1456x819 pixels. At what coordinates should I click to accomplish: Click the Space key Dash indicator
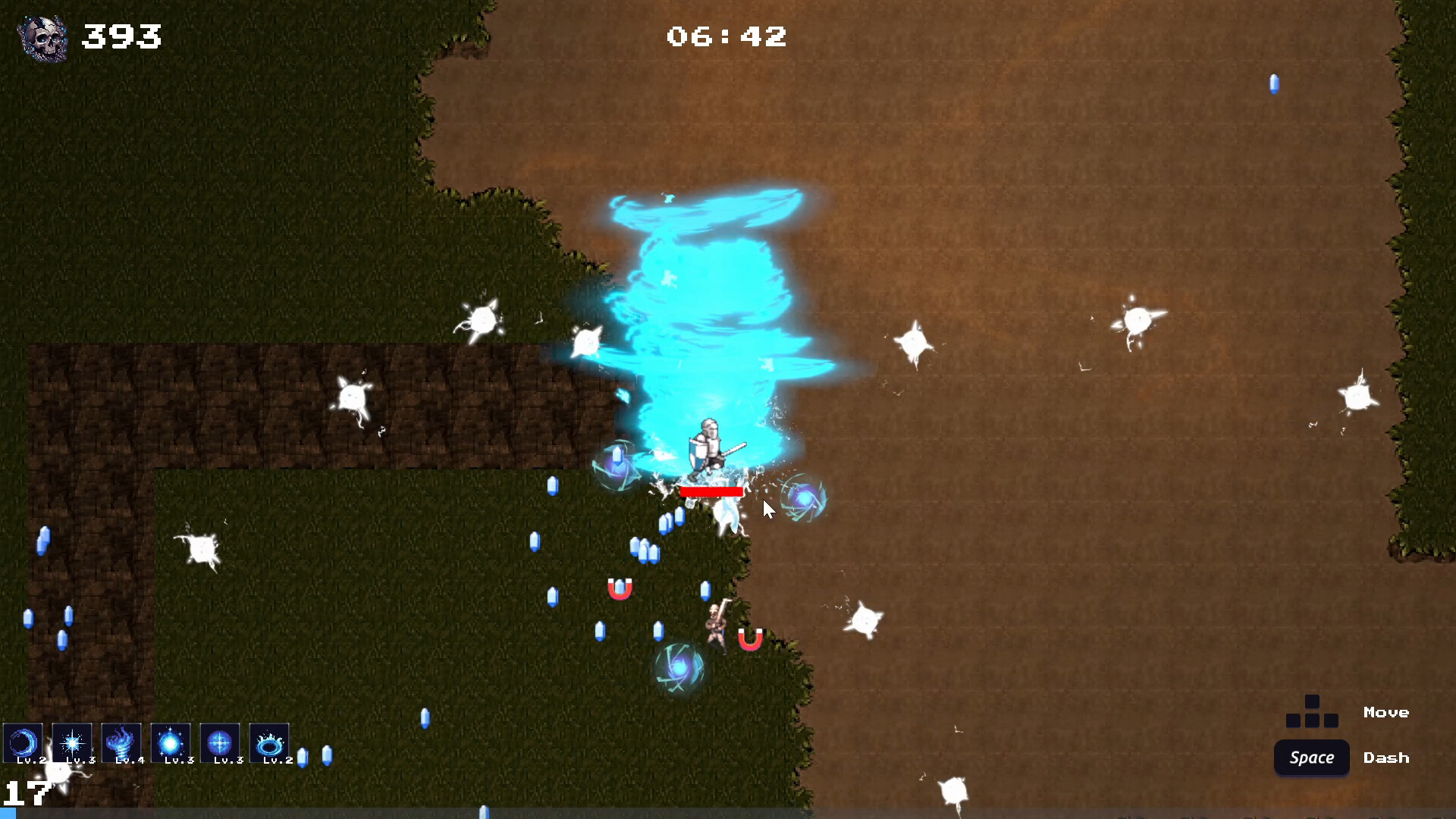point(1311,758)
